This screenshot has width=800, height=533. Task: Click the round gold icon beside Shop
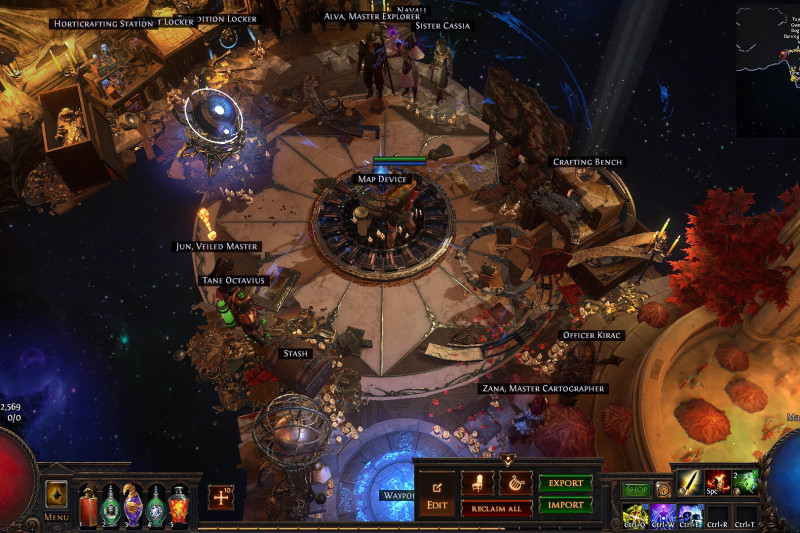[662, 489]
